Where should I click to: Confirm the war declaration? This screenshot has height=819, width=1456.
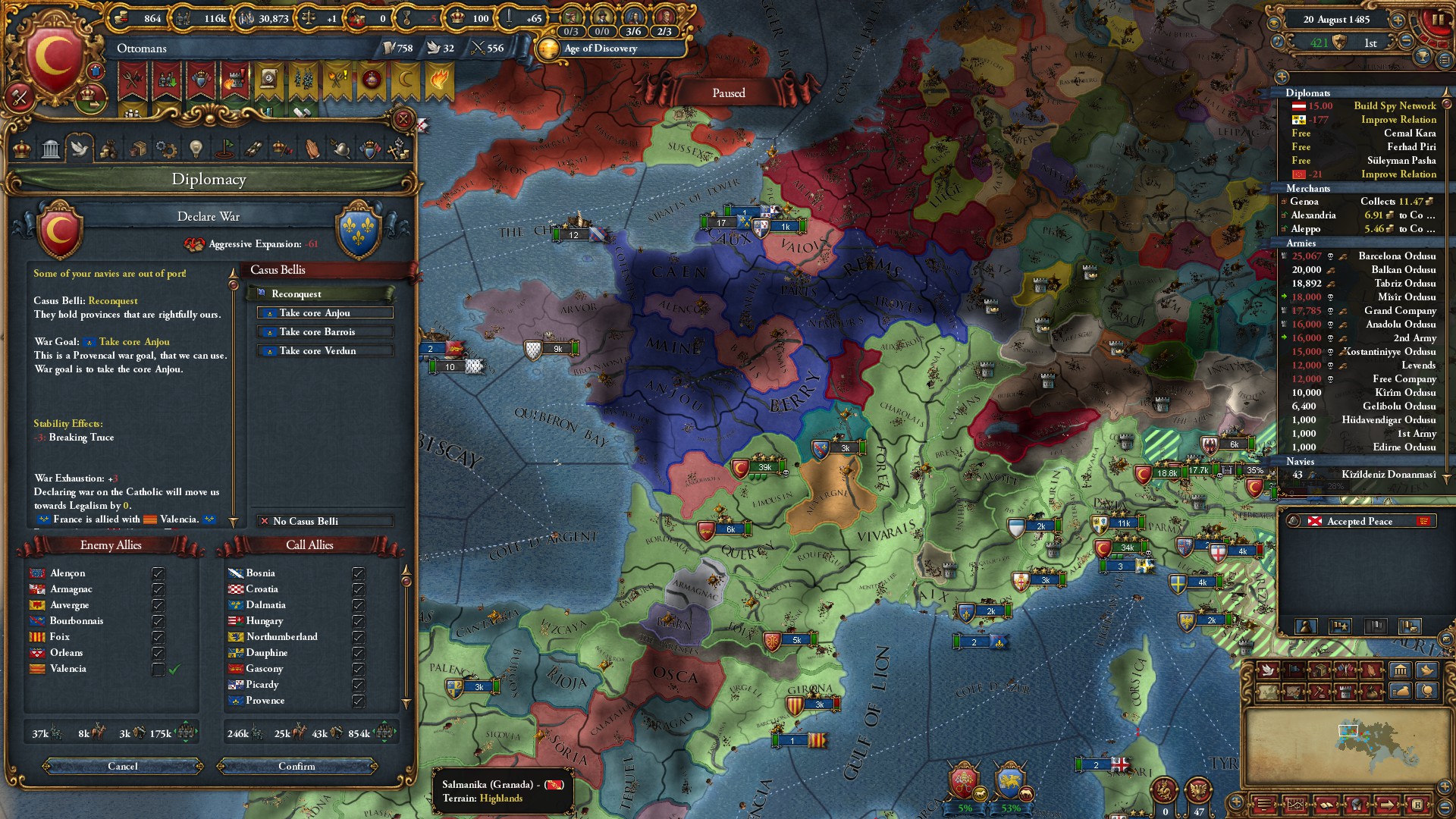pos(297,766)
